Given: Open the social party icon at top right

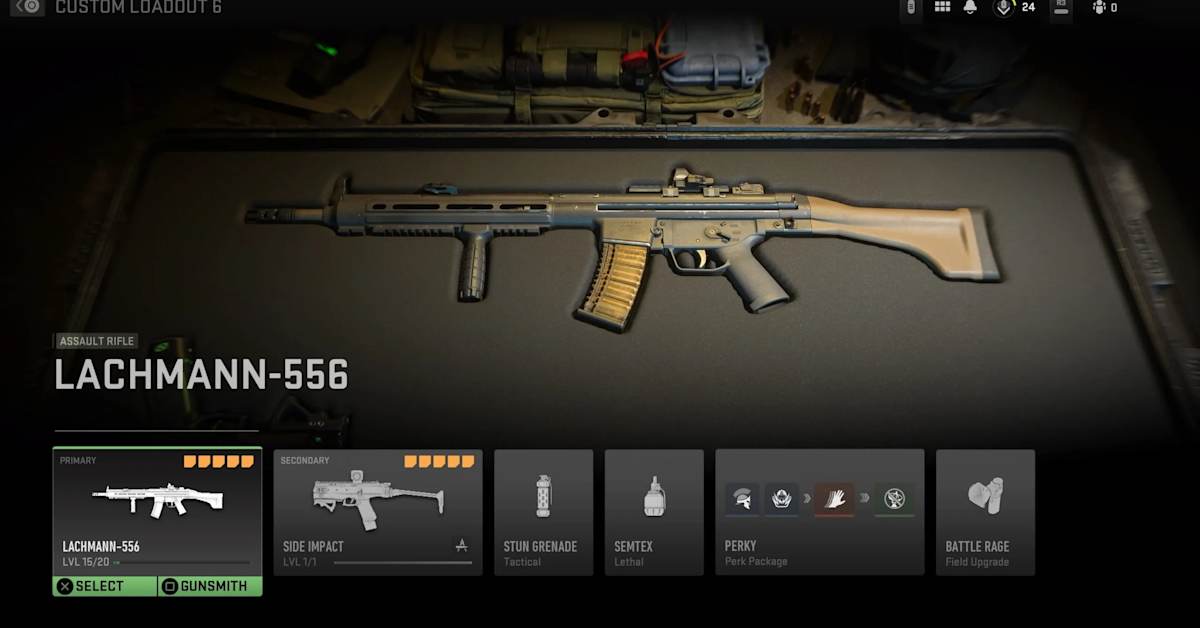Looking at the screenshot, I should coord(1100,8).
